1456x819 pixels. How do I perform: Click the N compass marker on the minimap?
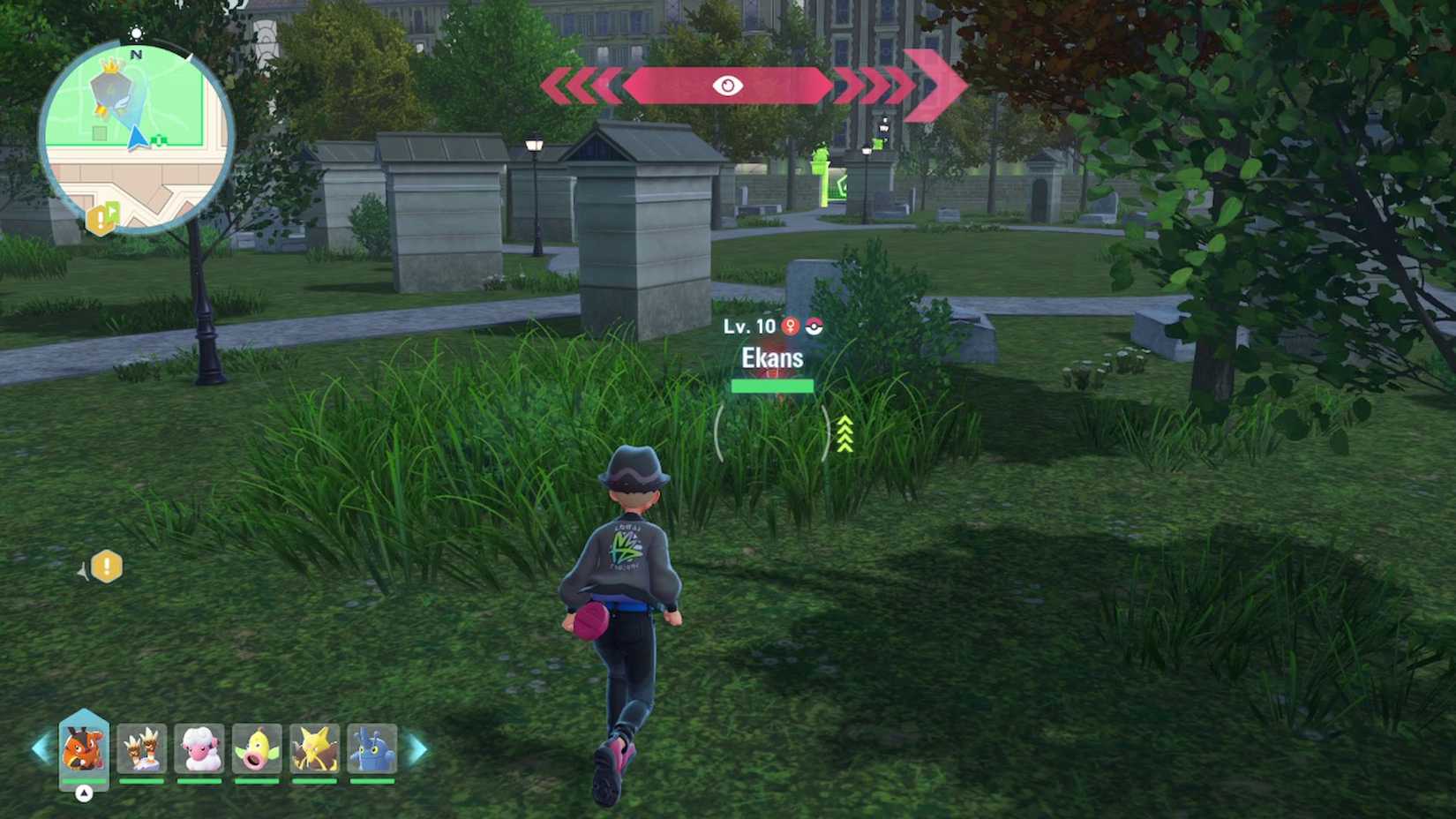pyautogui.click(x=136, y=55)
